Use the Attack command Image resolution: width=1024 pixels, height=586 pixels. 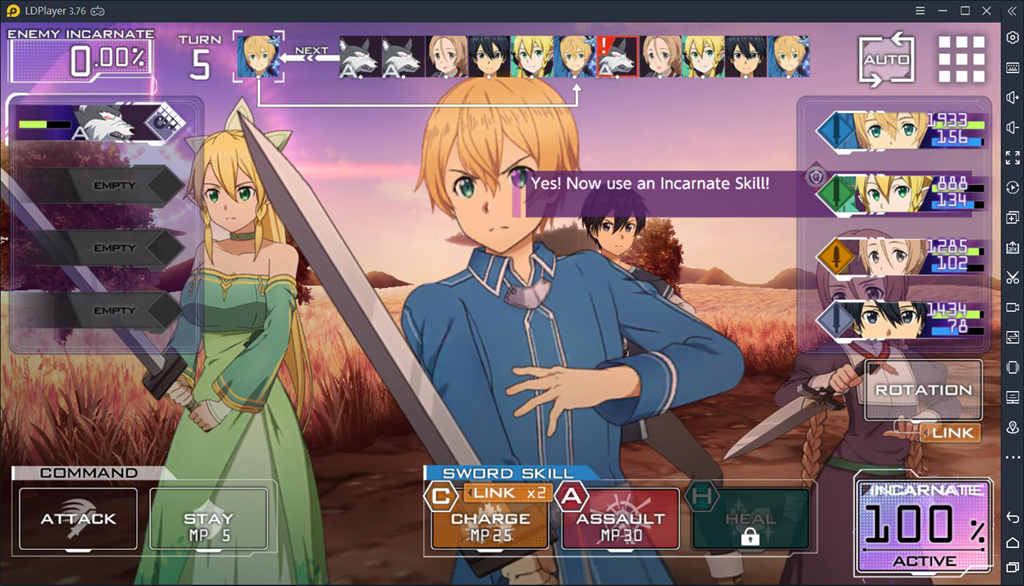[78, 519]
